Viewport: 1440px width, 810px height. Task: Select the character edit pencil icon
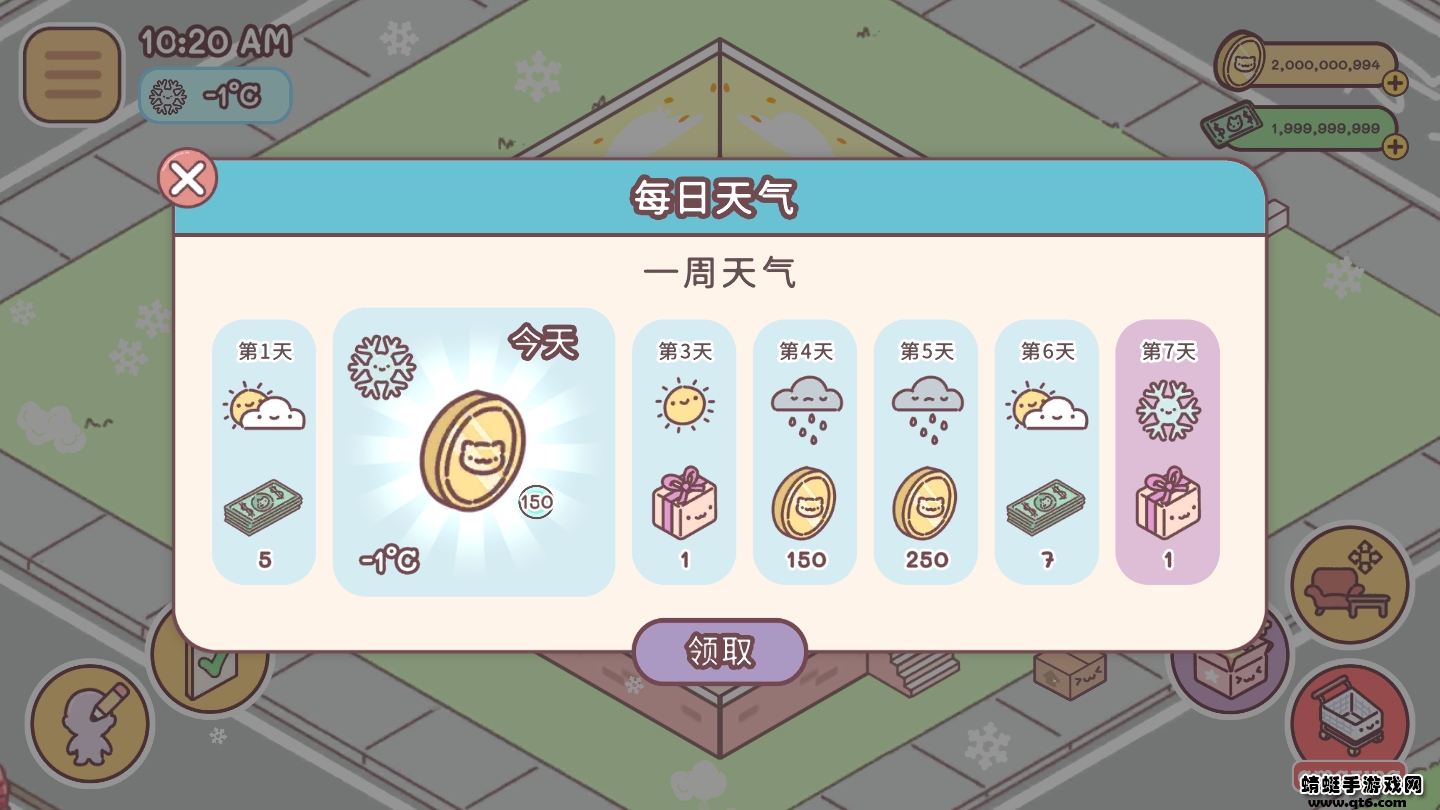pos(90,722)
